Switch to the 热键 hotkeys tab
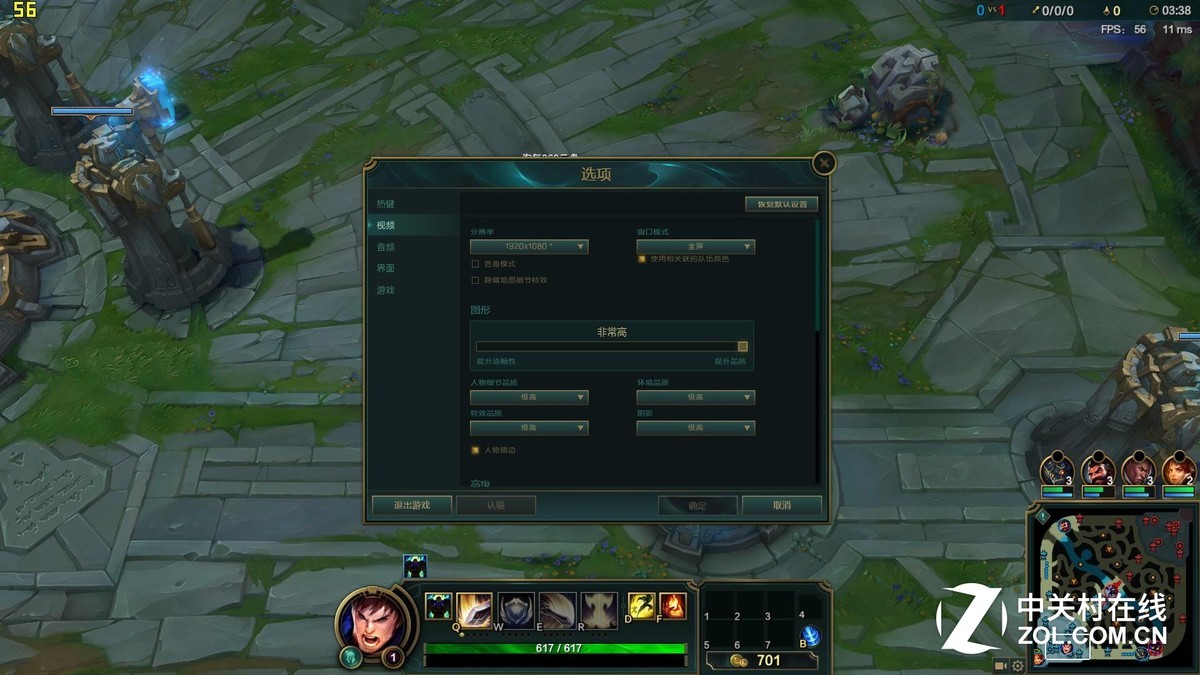The image size is (1200, 675). pyautogui.click(x=386, y=204)
